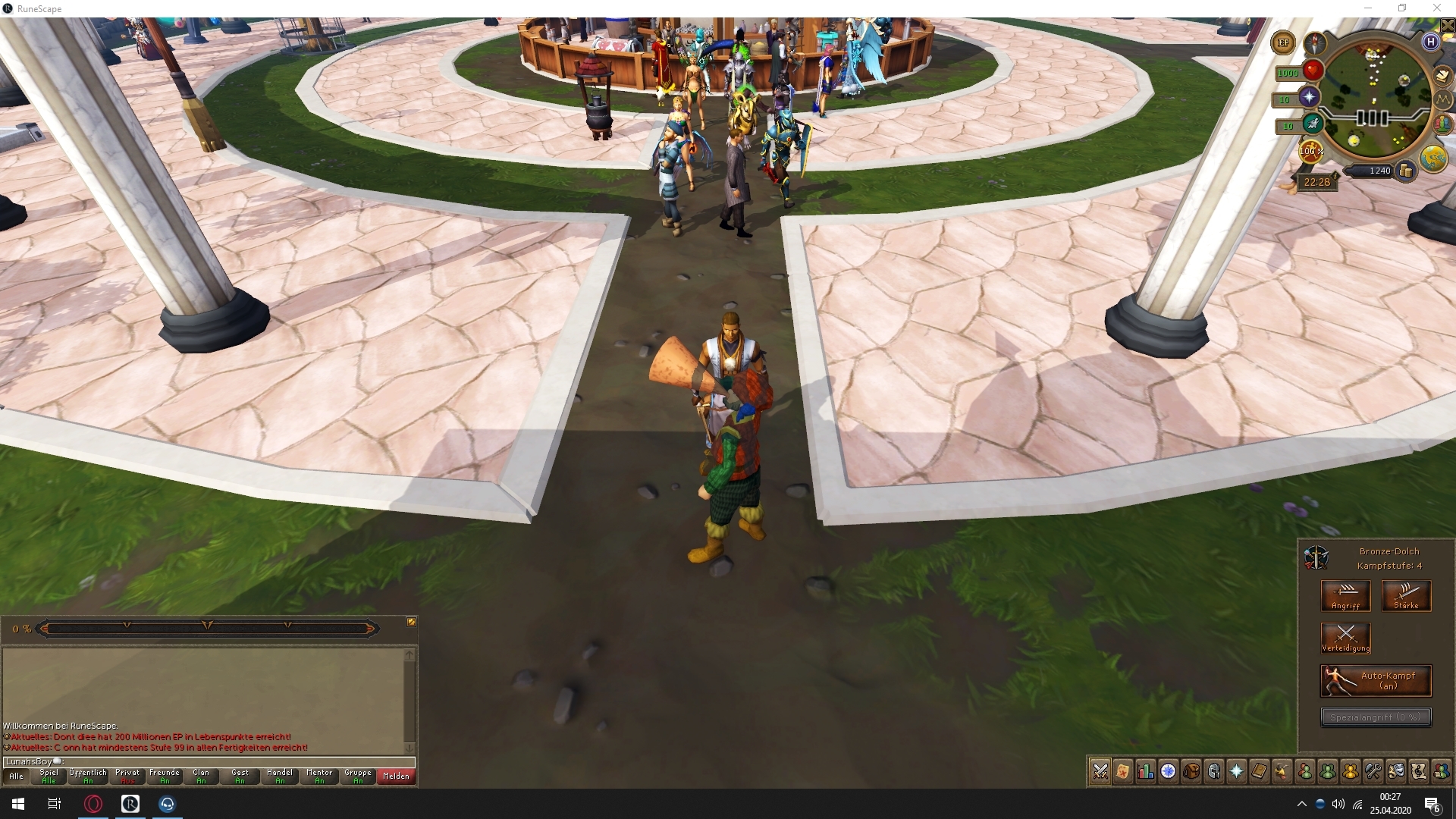Click the Spezialangriff 0% bar
Image resolution: width=1456 pixels, height=819 pixels.
click(x=1378, y=716)
